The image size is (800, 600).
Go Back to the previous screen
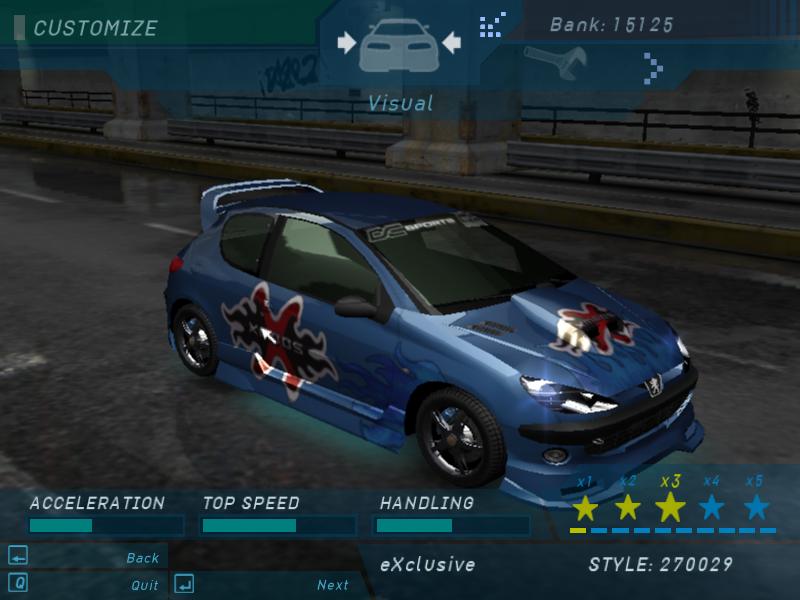click(x=143, y=558)
